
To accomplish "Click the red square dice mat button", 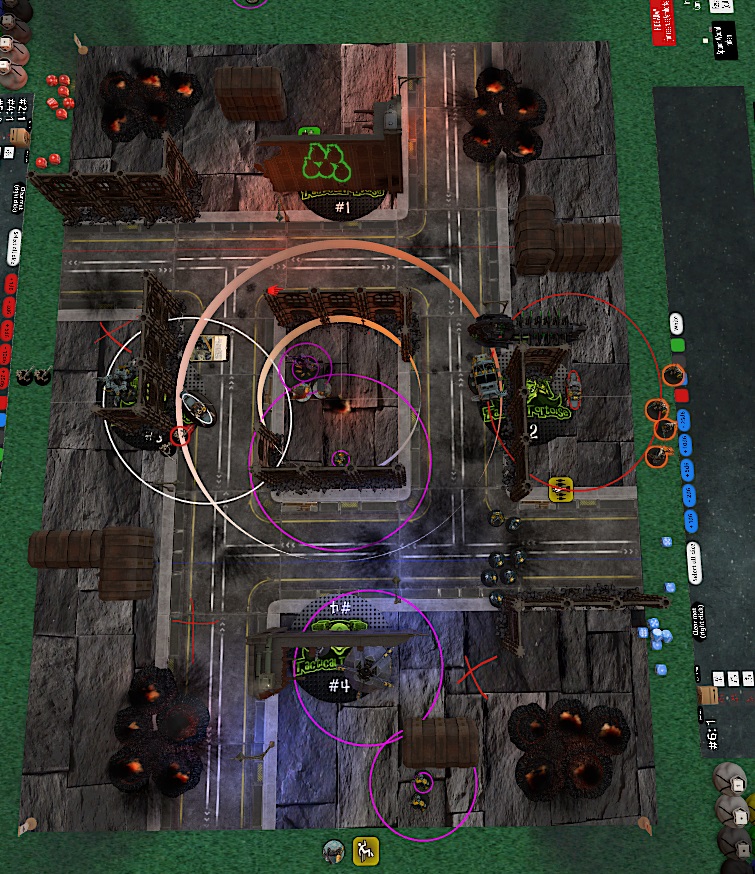I will (682, 396).
